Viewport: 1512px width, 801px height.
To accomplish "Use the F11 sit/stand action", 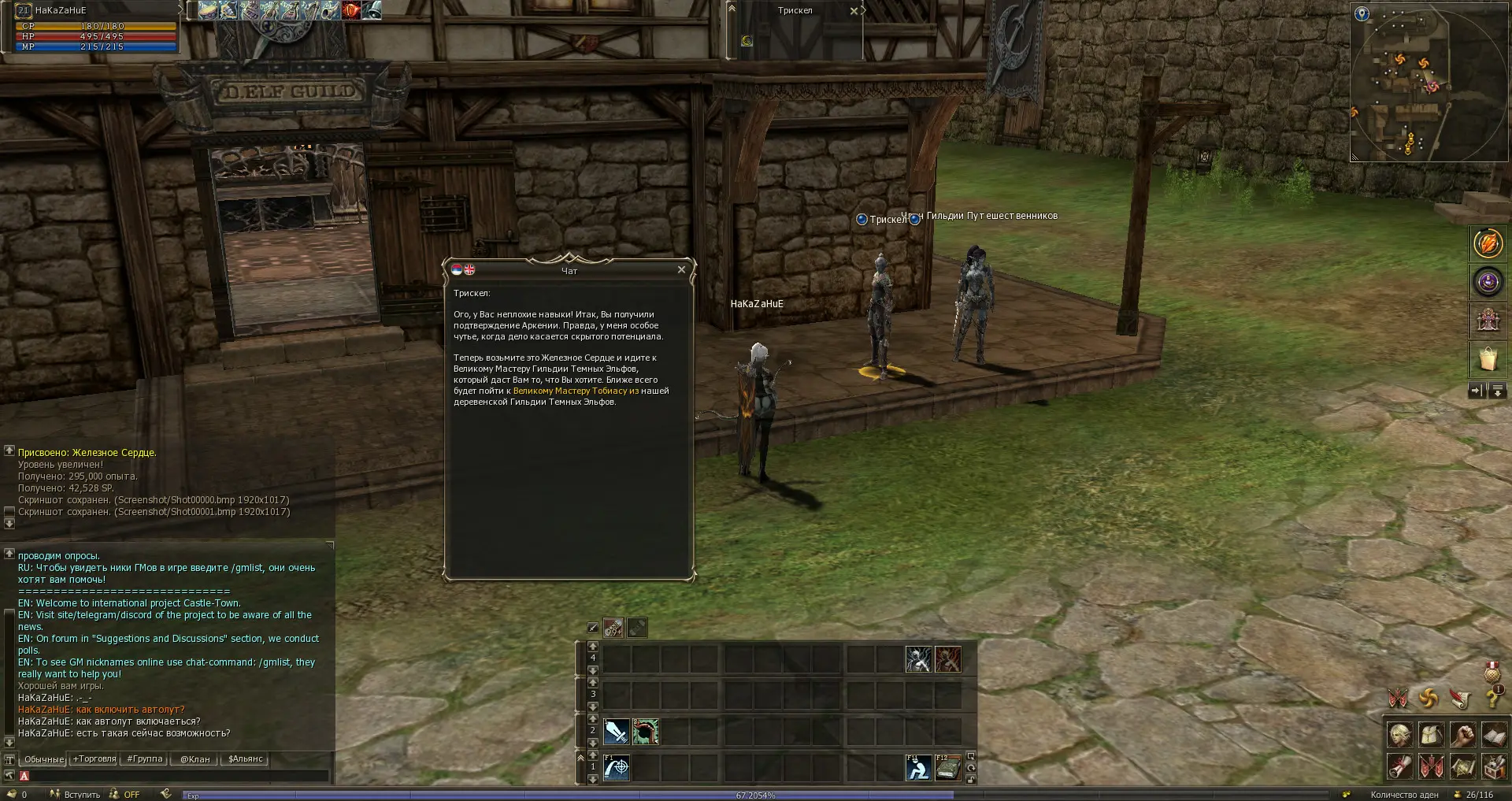I will 918,767.
